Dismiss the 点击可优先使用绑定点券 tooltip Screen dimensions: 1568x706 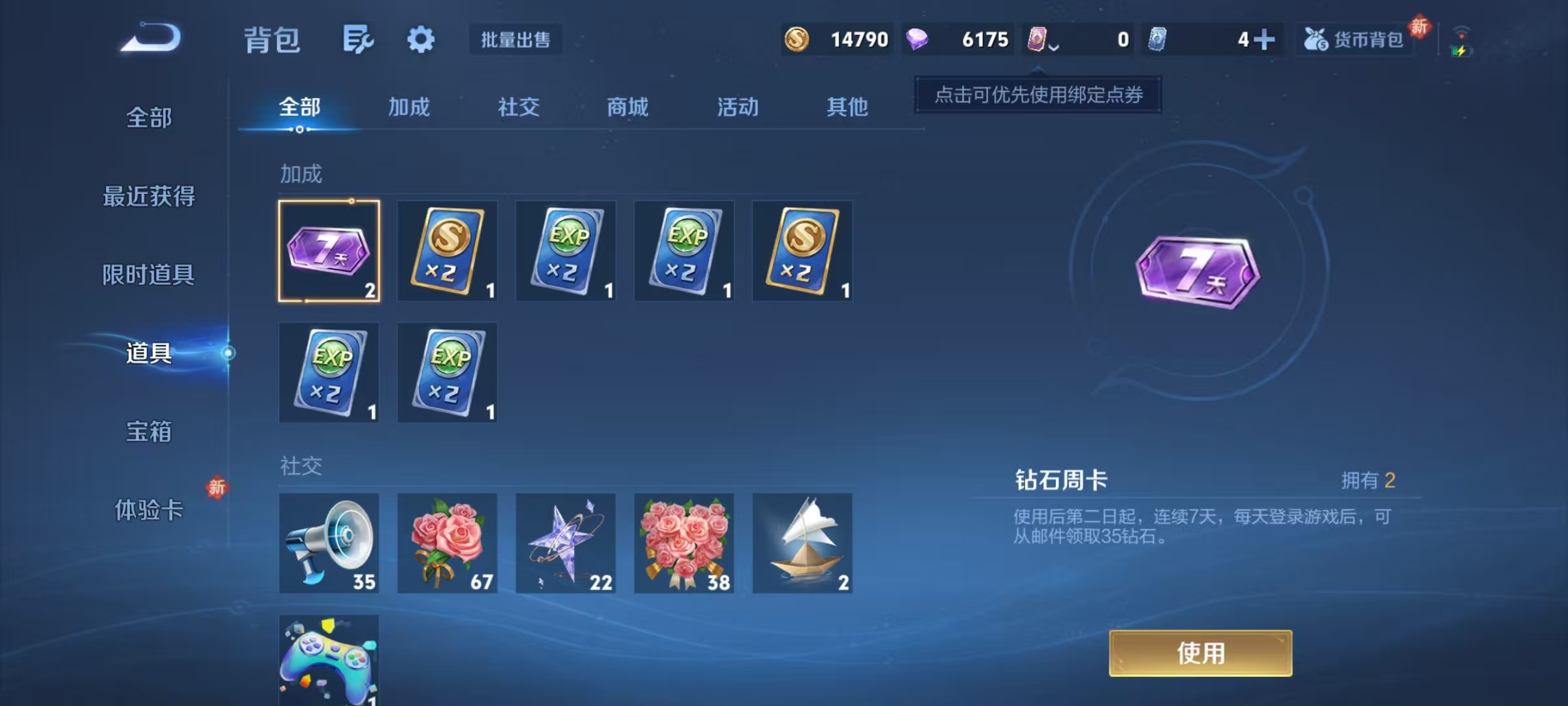pos(1037,95)
